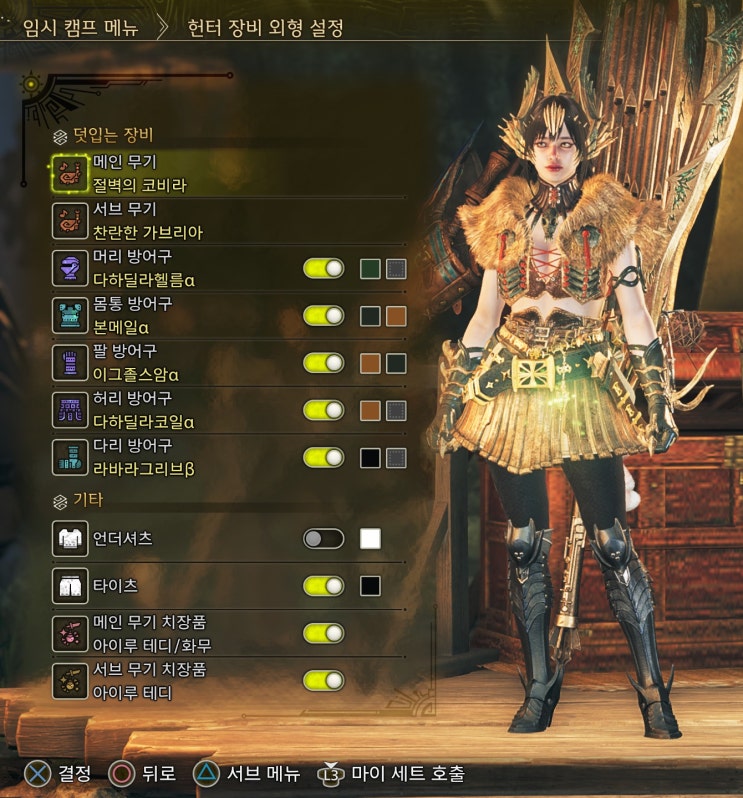Turn off the 팔 방어구 display switch

[x=323, y=363]
